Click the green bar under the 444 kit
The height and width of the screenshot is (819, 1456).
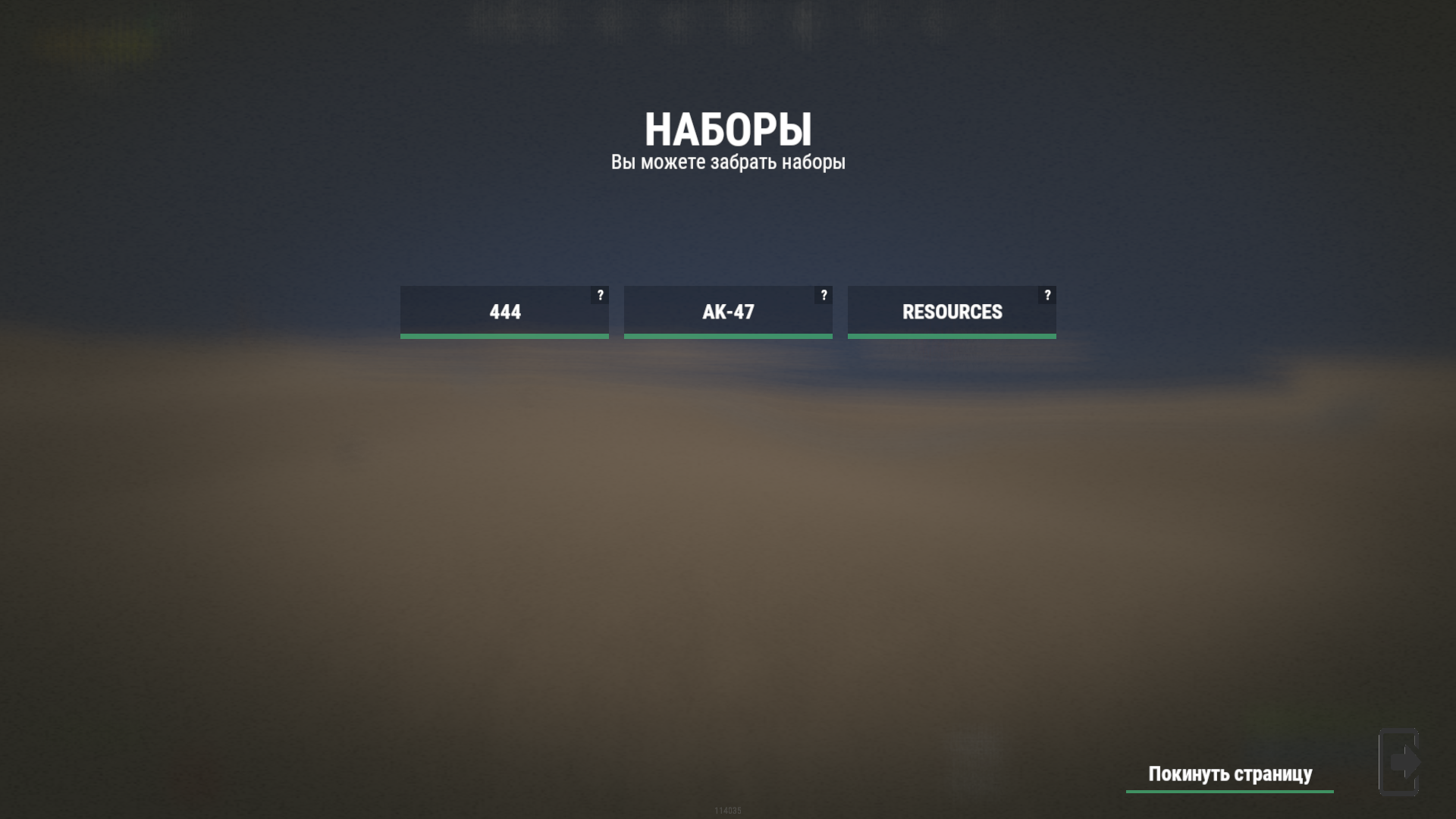point(504,334)
